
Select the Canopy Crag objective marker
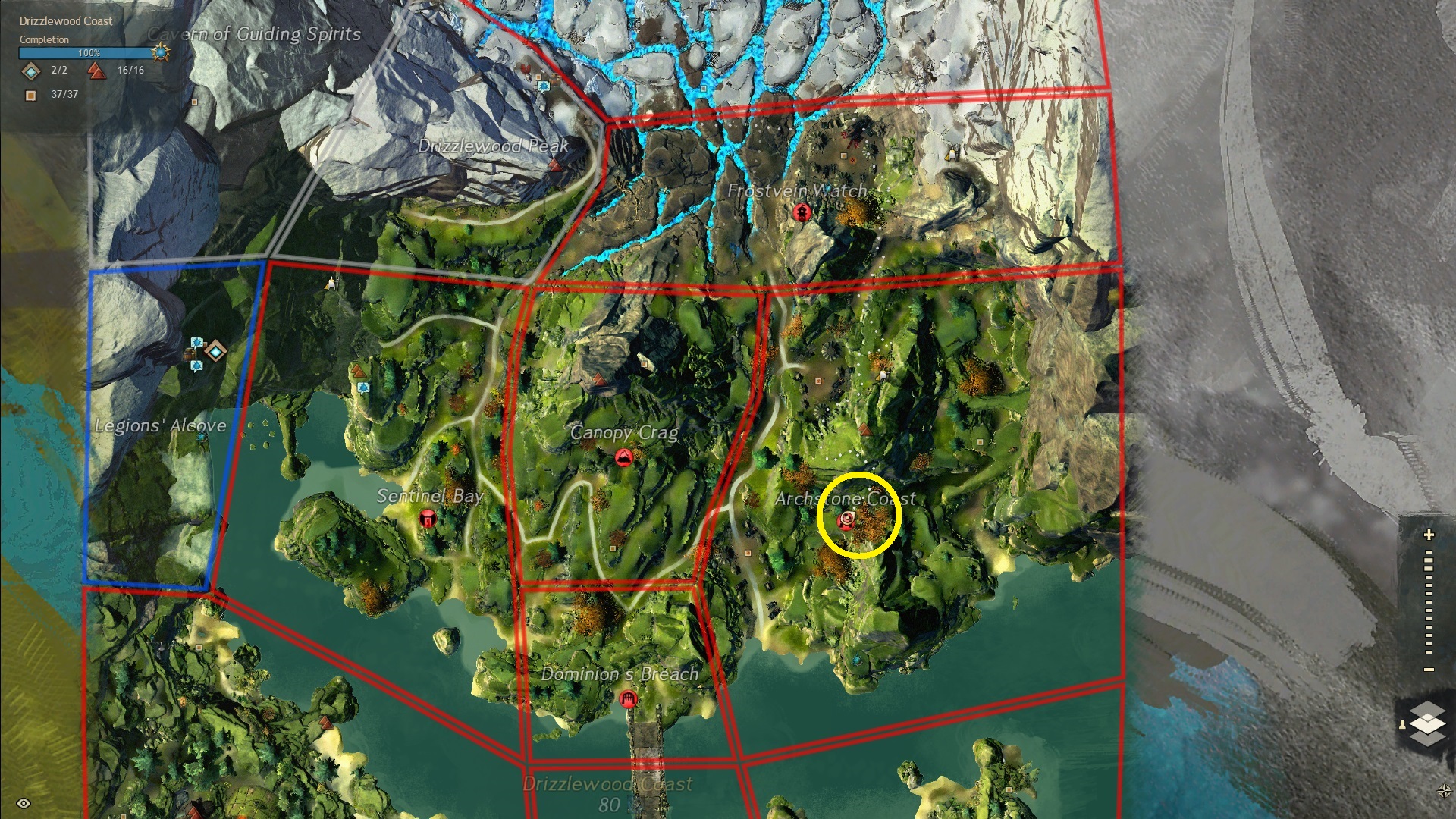pyautogui.click(x=624, y=457)
